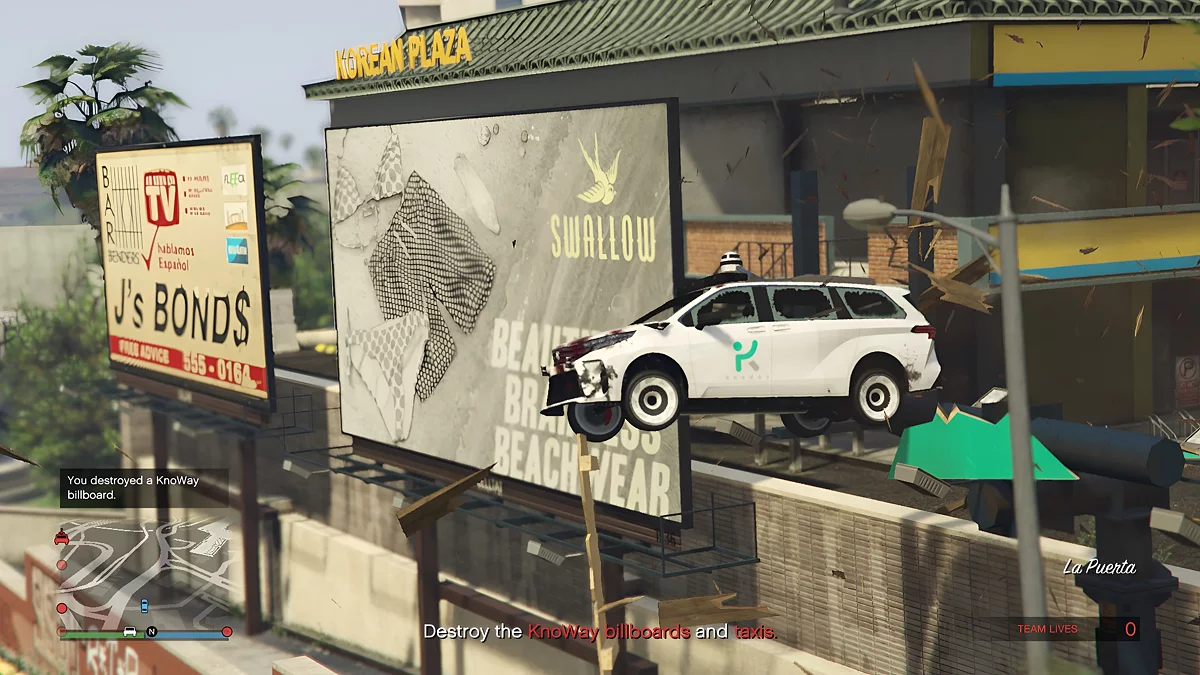Select the white car icon on minimap
The height and width of the screenshot is (675, 1200).
[129, 632]
